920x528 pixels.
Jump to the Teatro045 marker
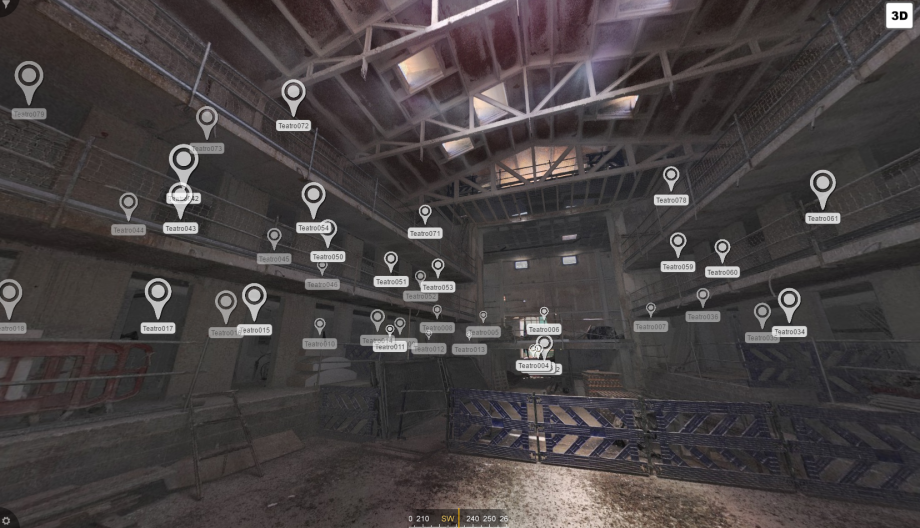274,238
